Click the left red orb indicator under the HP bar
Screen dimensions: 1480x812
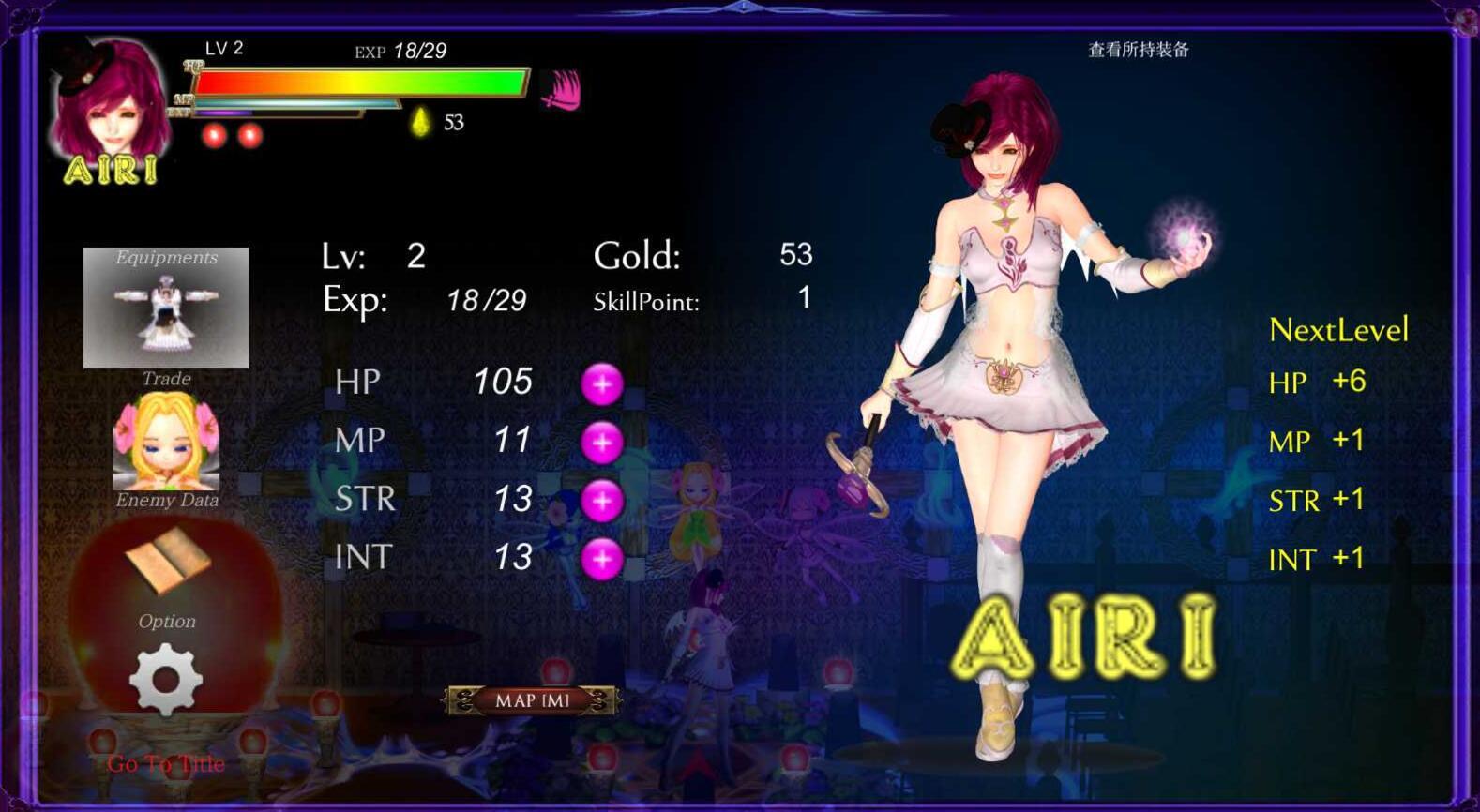[214, 133]
